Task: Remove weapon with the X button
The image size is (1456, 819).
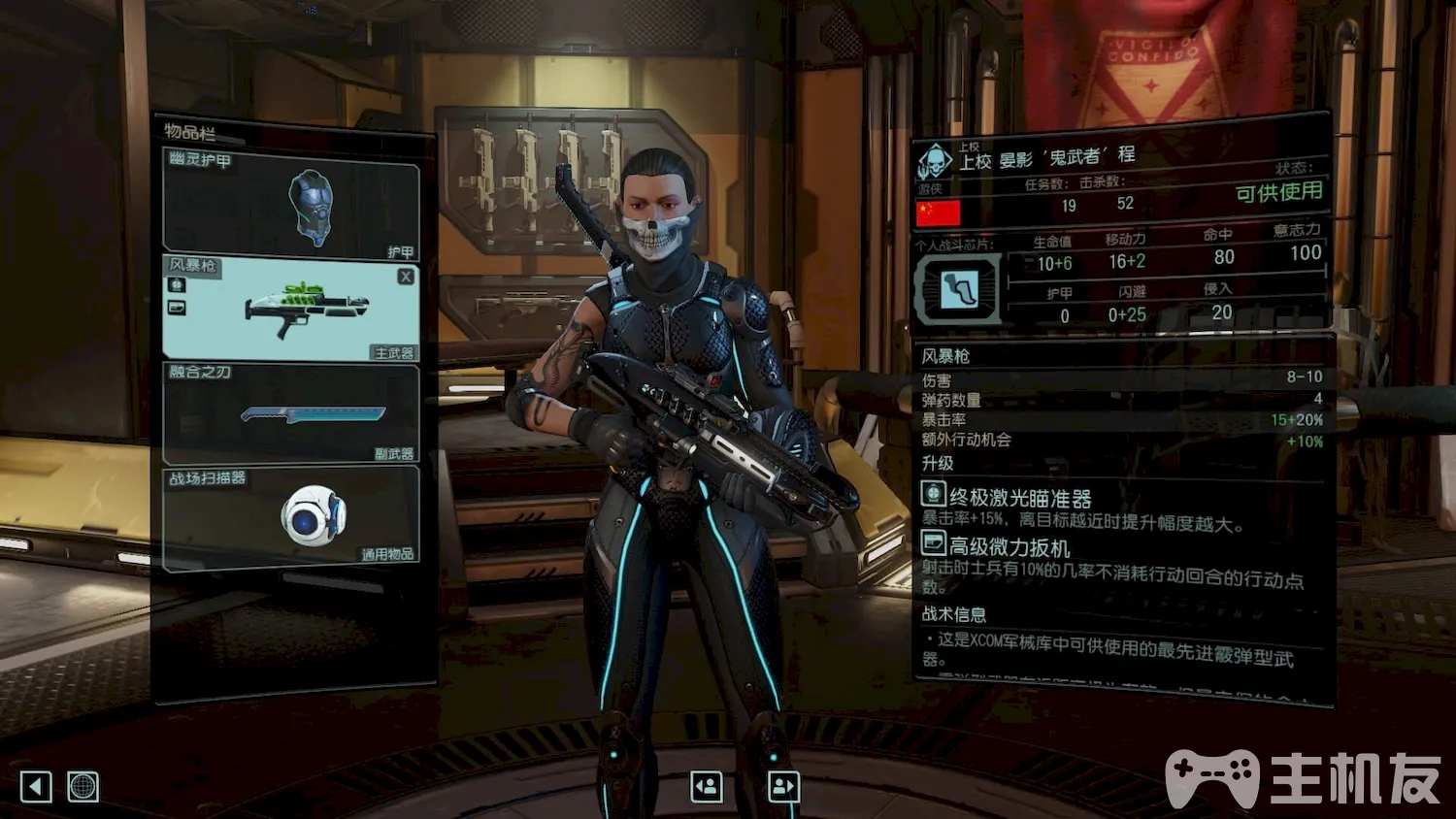Action: (x=406, y=277)
